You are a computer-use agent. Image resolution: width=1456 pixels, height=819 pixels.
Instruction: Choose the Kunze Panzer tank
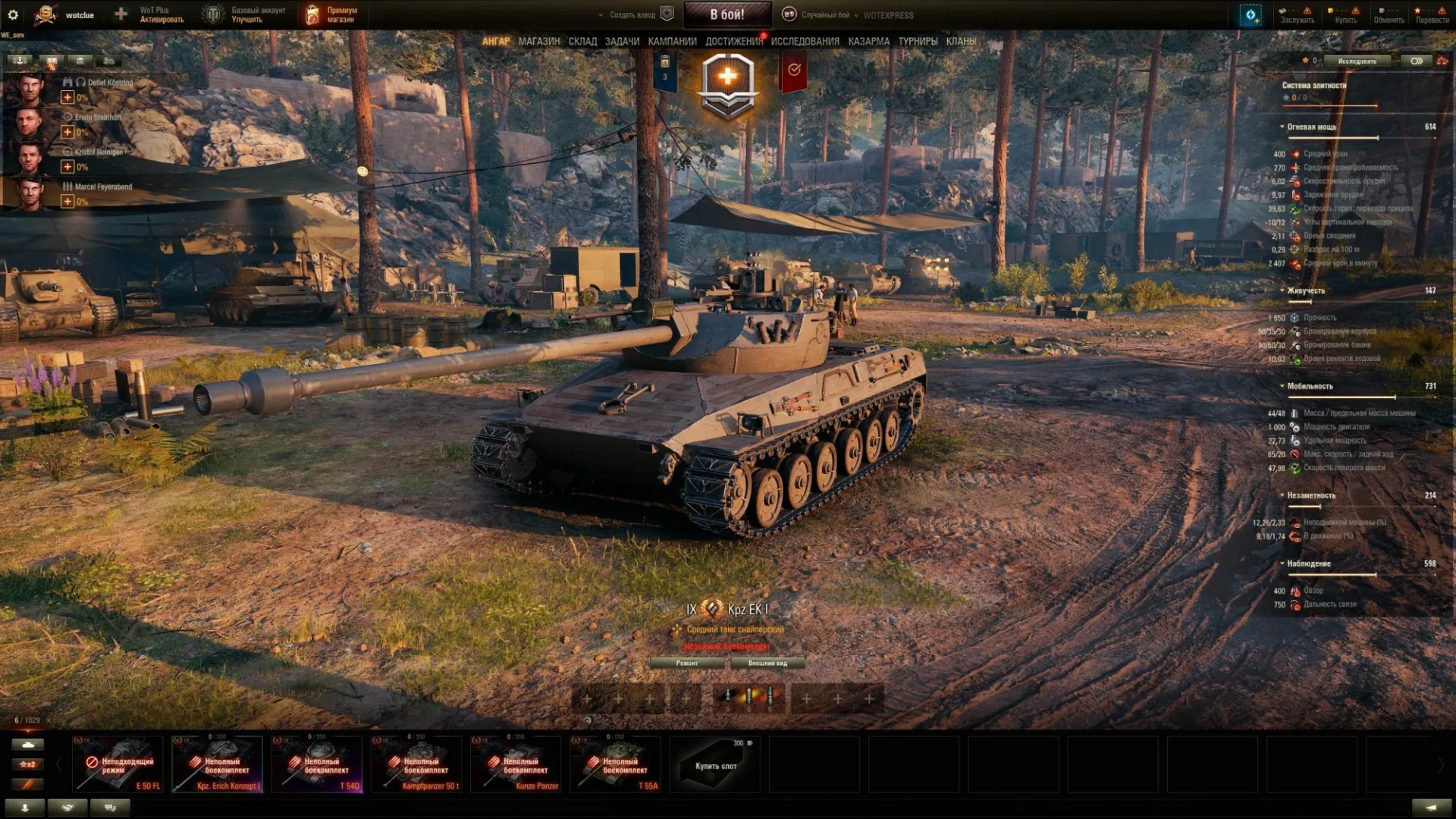click(516, 764)
